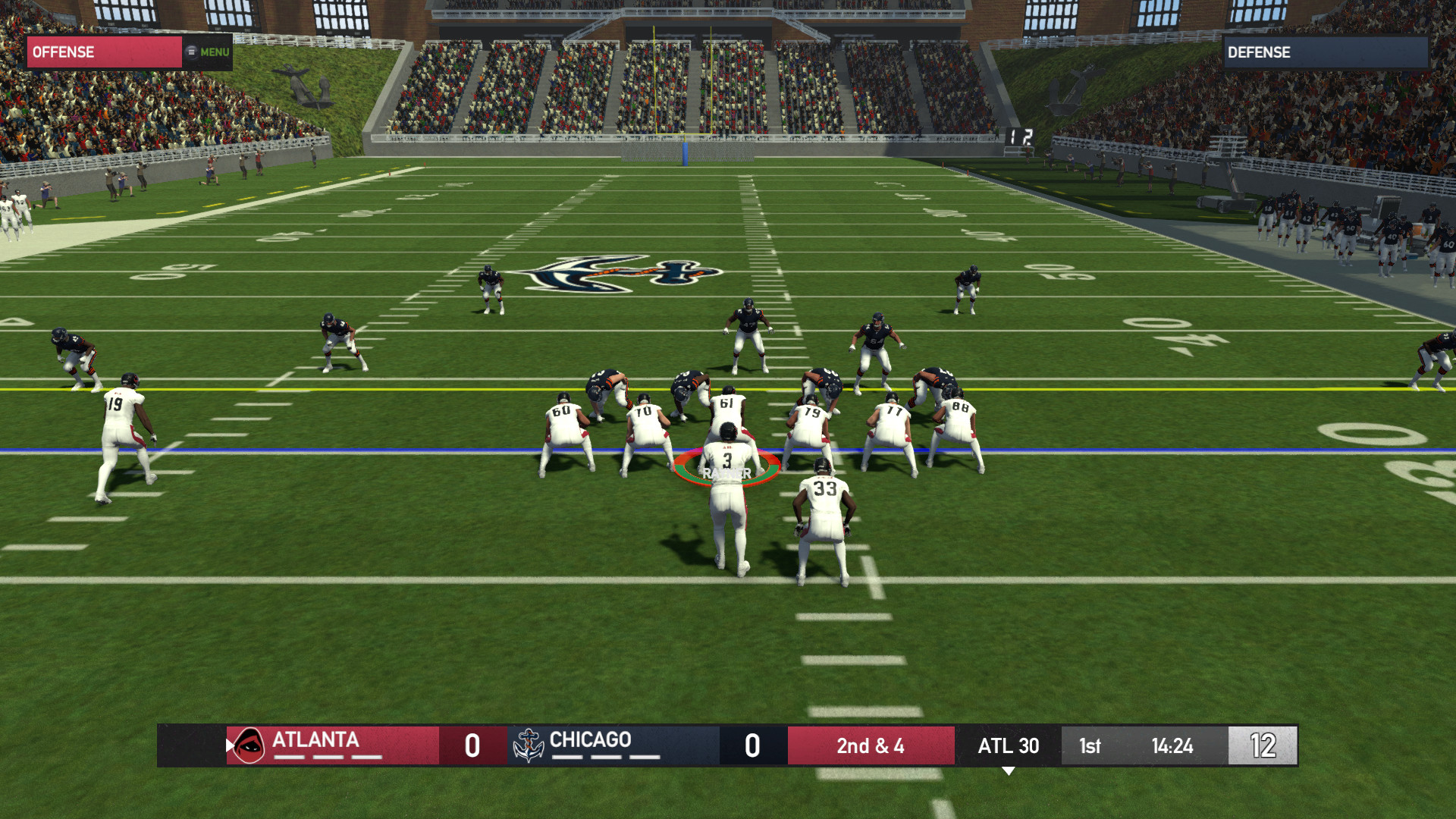Click the play clock showing 12
The height and width of the screenshot is (819, 1456).
(1262, 745)
